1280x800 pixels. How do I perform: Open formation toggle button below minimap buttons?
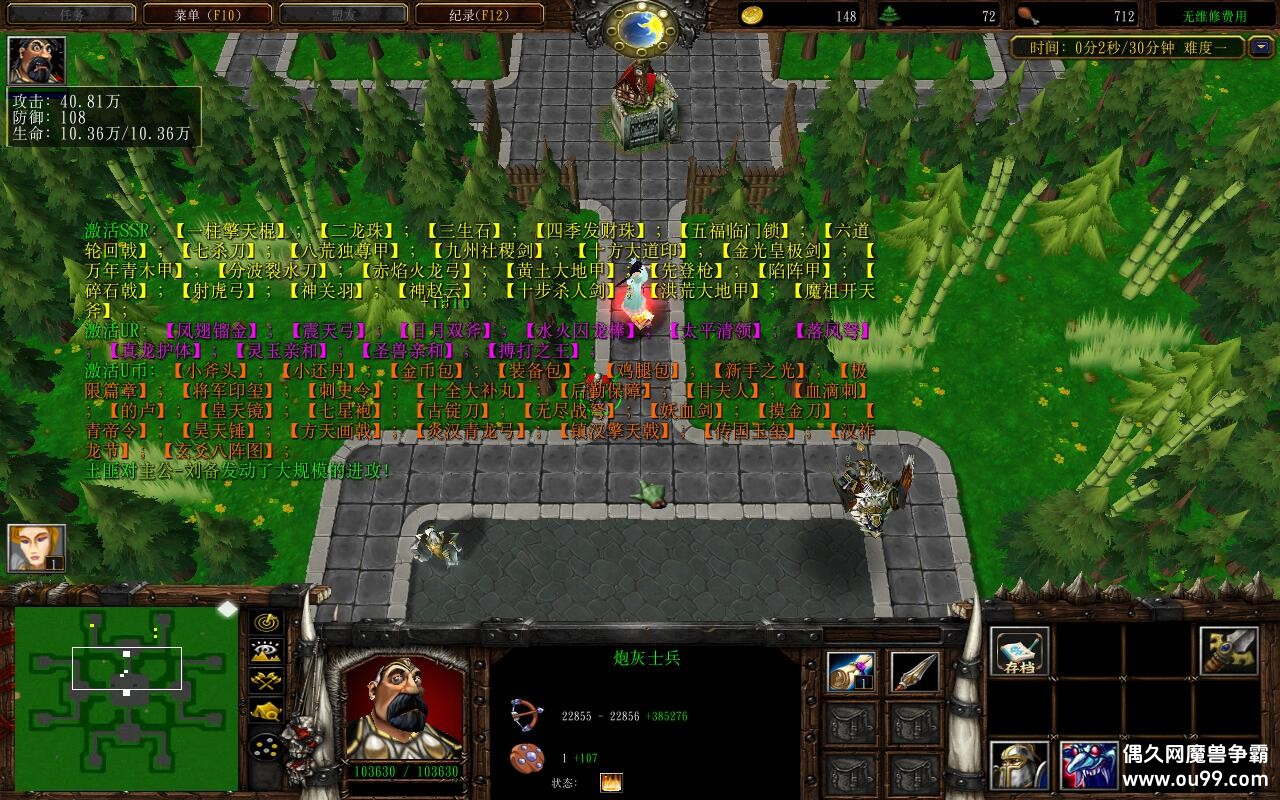tap(266, 747)
